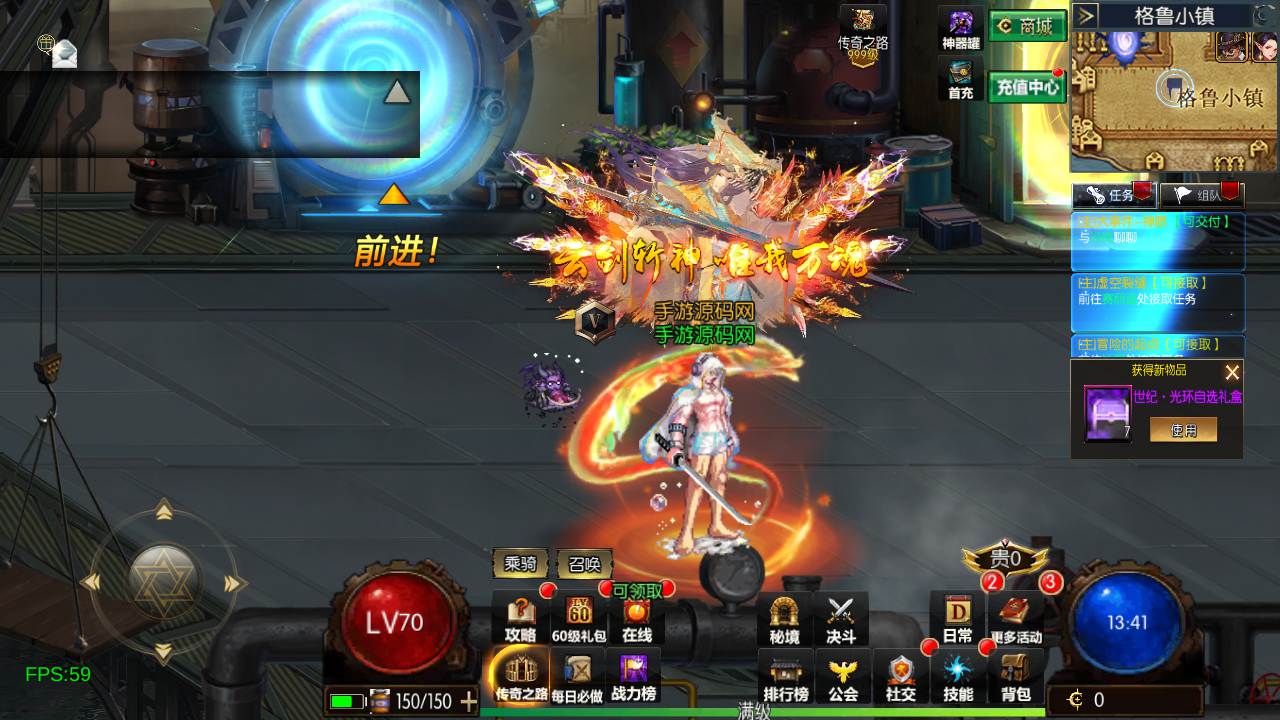Open the 社交 social menu
This screenshot has width=1280, height=720.
pos(901,677)
